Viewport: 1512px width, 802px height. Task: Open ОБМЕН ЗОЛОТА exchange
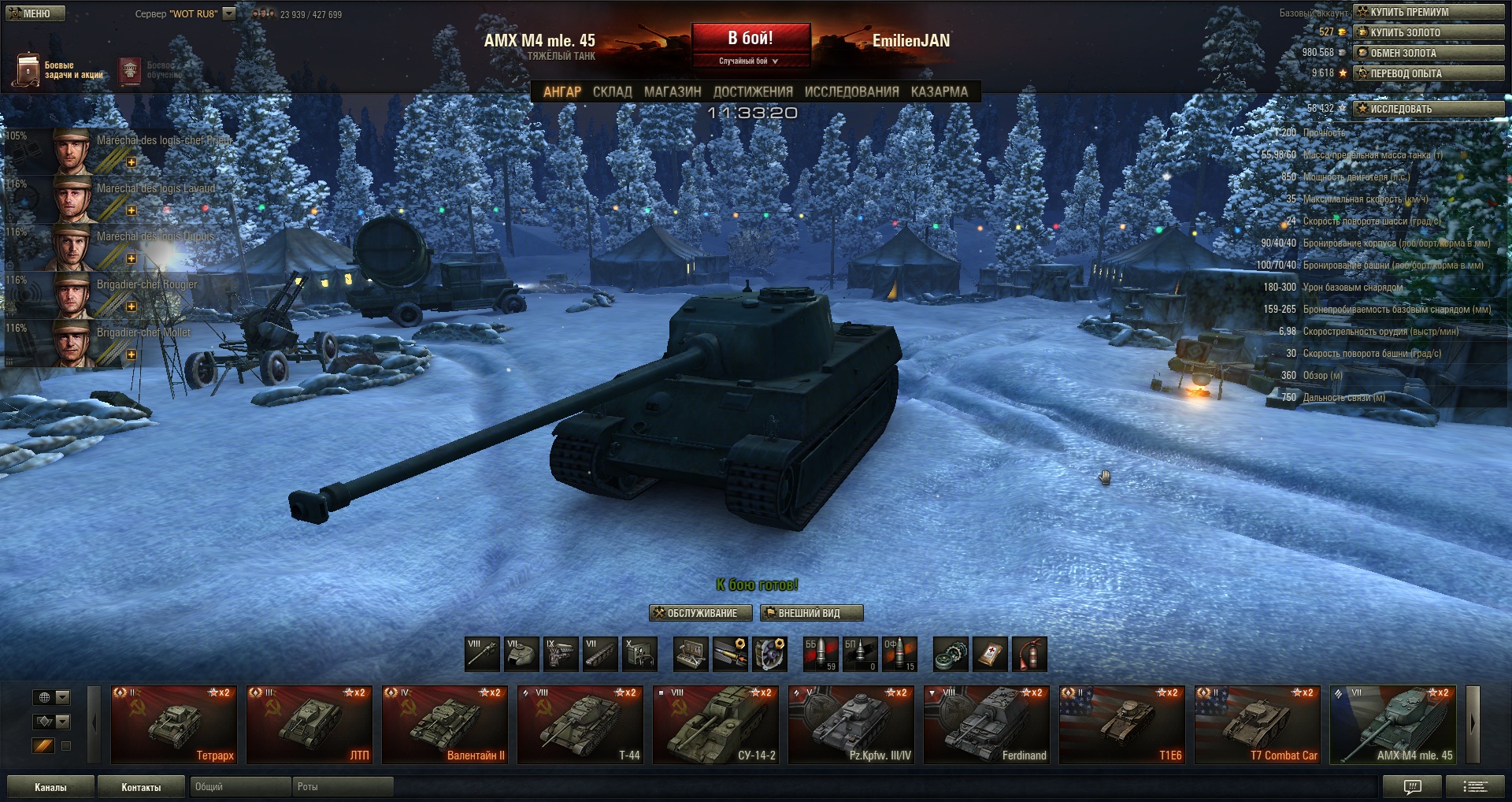(x=1428, y=53)
